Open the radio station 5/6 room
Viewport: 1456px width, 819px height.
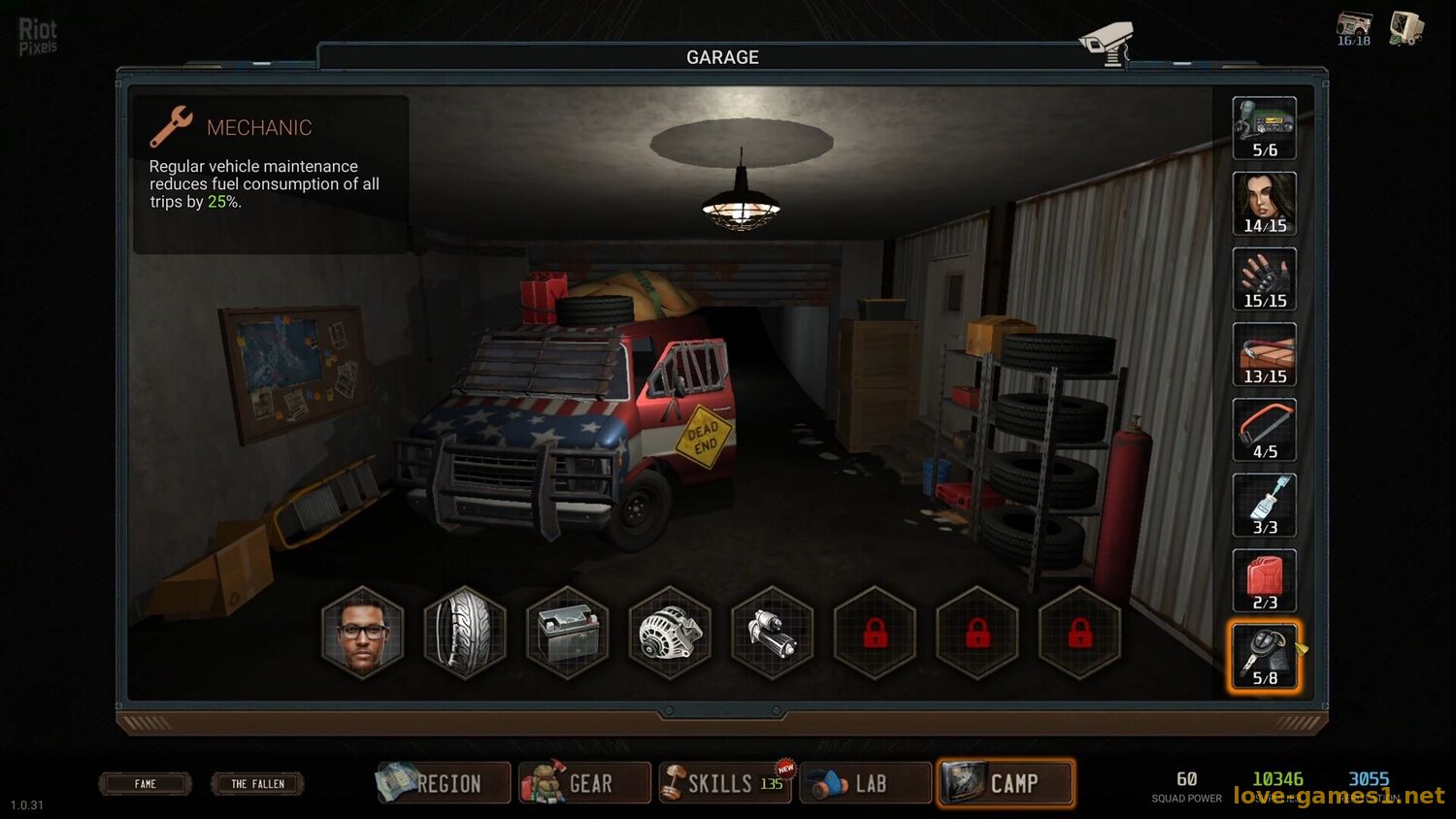1264,128
